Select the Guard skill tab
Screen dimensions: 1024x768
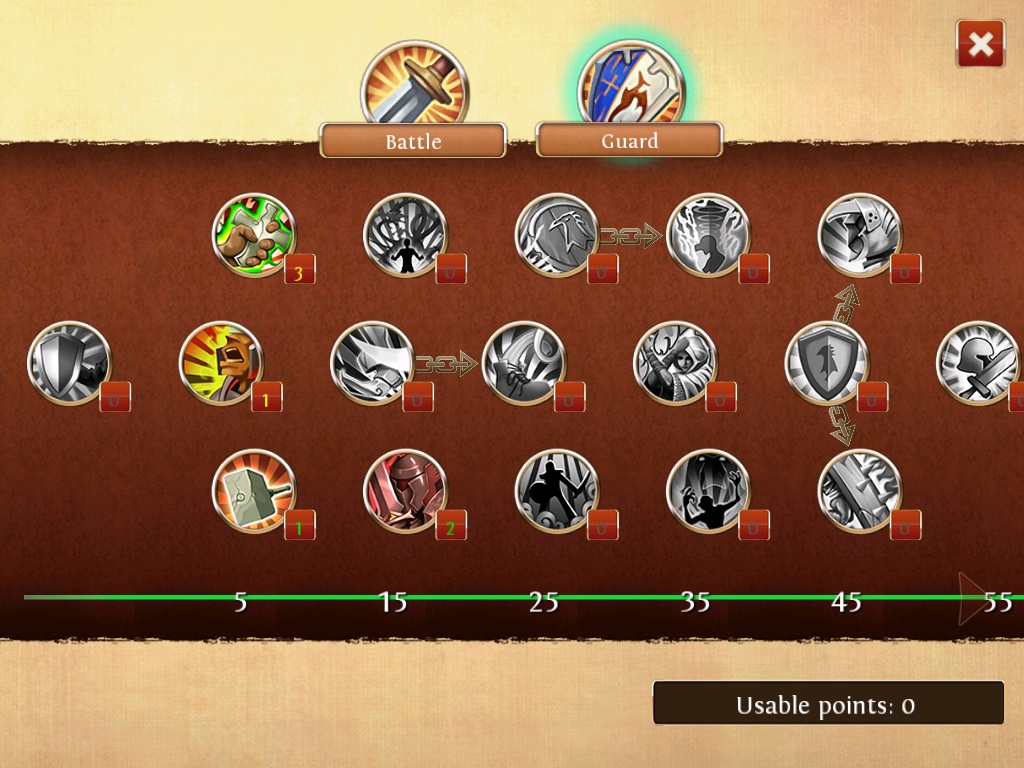tap(629, 141)
